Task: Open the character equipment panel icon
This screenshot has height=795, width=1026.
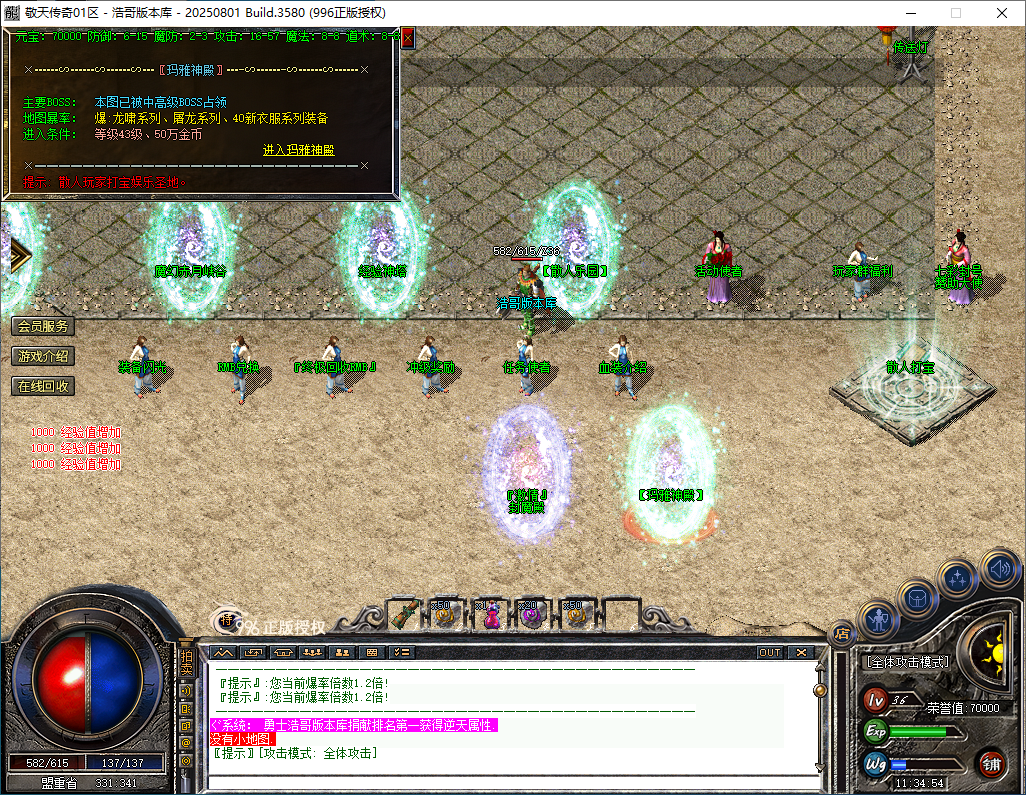Action: pos(878,620)
